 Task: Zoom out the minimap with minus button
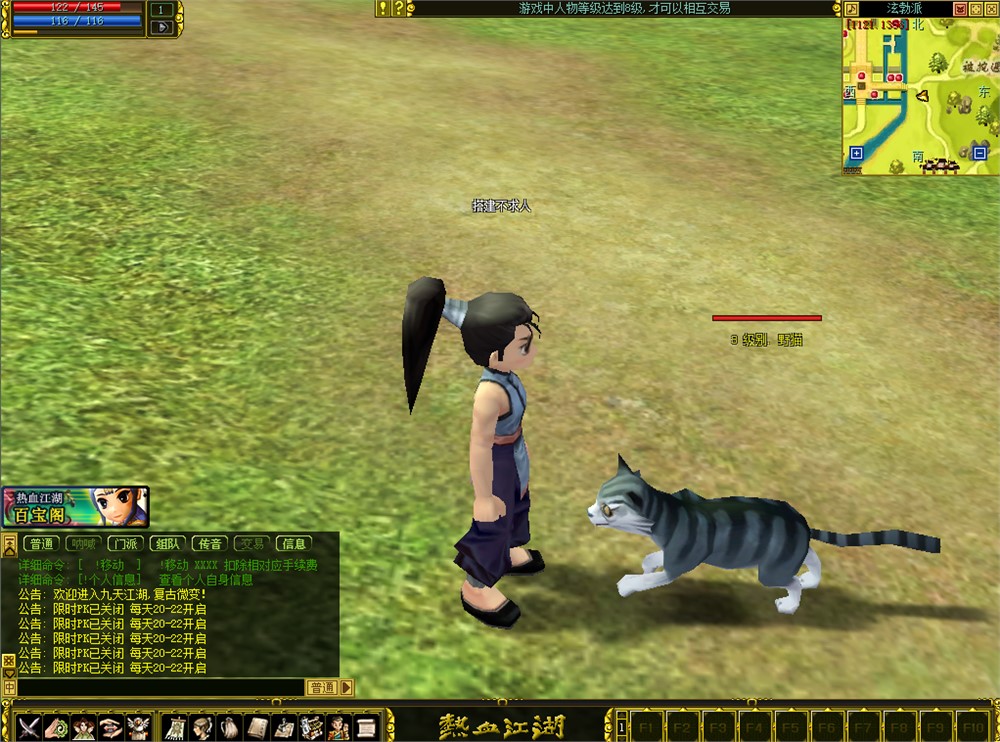[x=980, y=153]
